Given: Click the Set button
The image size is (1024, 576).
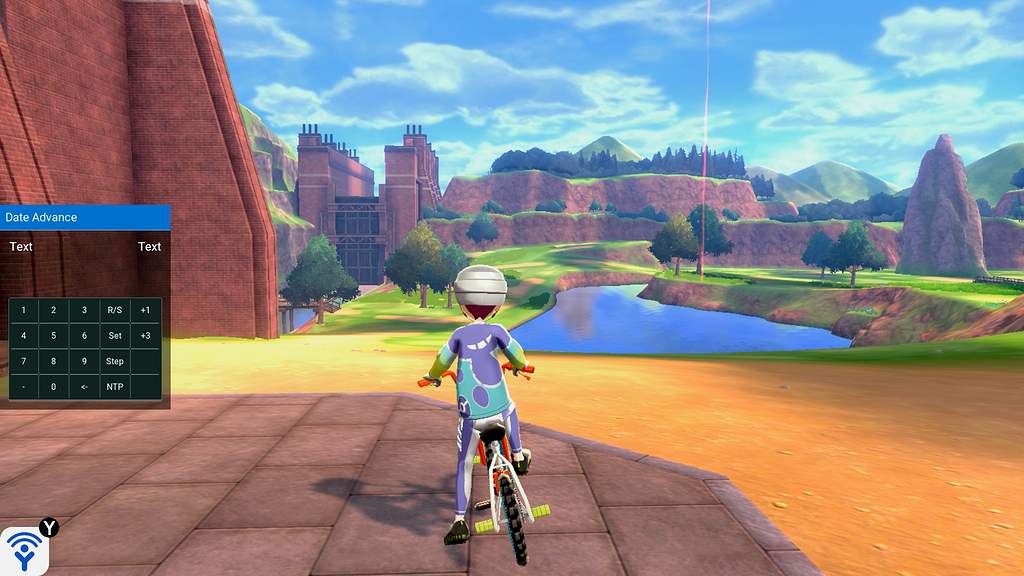Looking at the screenshot, I should 115,336.
